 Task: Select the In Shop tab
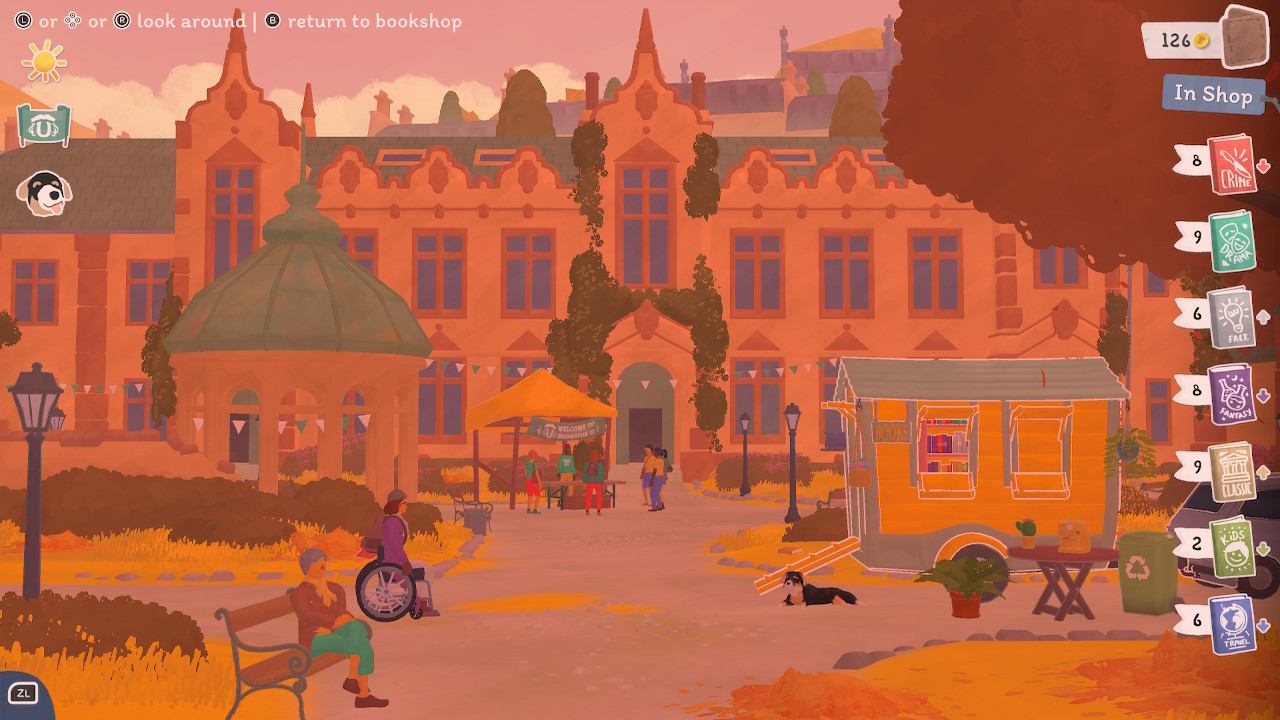pos(1214,96)
